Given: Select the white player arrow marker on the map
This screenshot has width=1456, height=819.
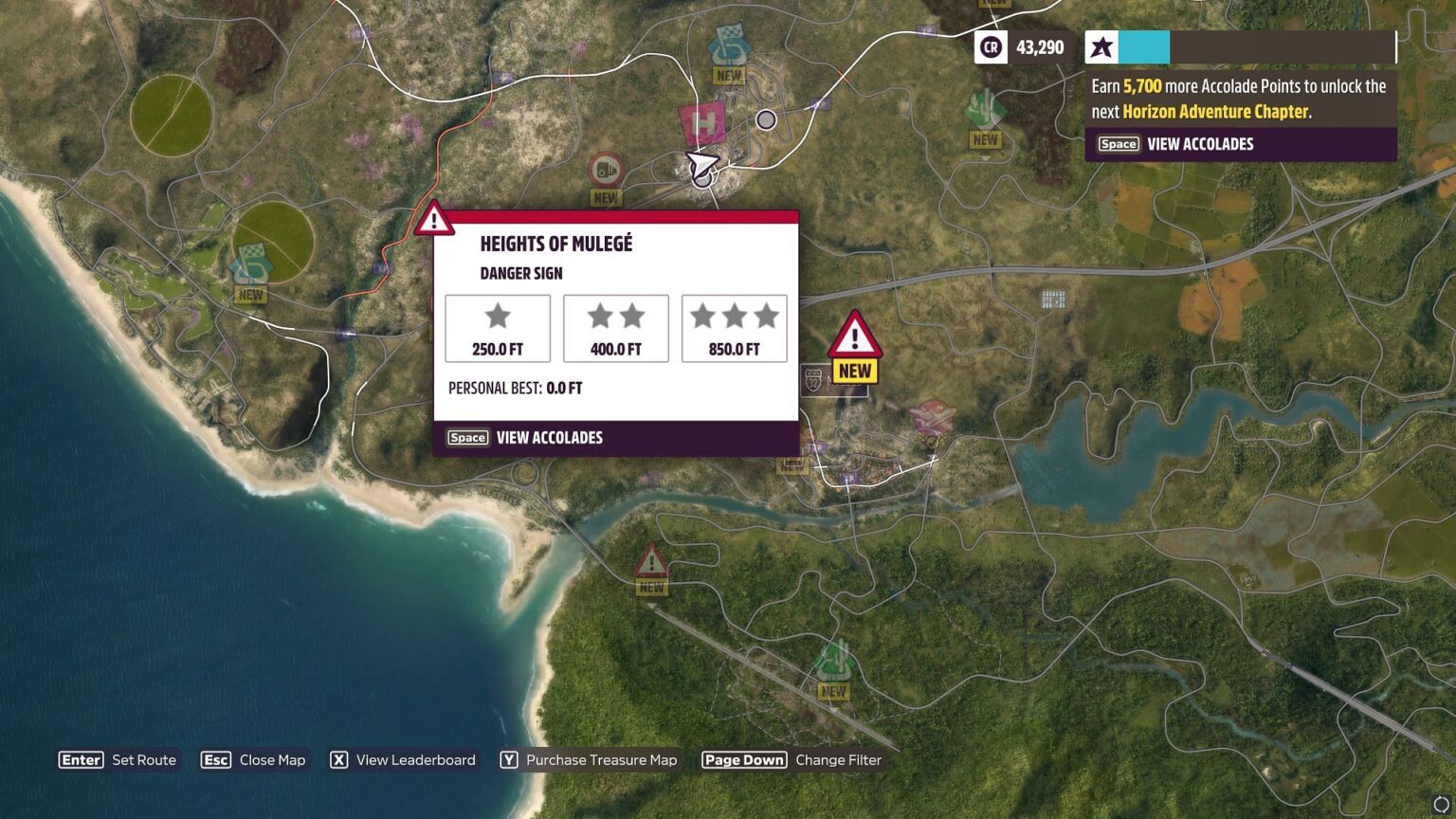Looking at the screenshot, I should [701, 166].
